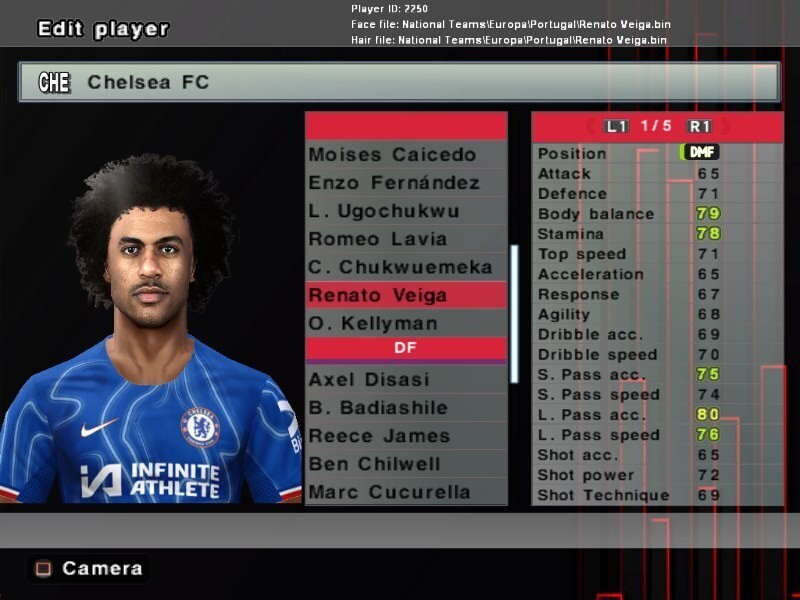The height and width of the screenshot is (600, 800).
Task: Click the player list scrollbar
Action: click(514, 313)
